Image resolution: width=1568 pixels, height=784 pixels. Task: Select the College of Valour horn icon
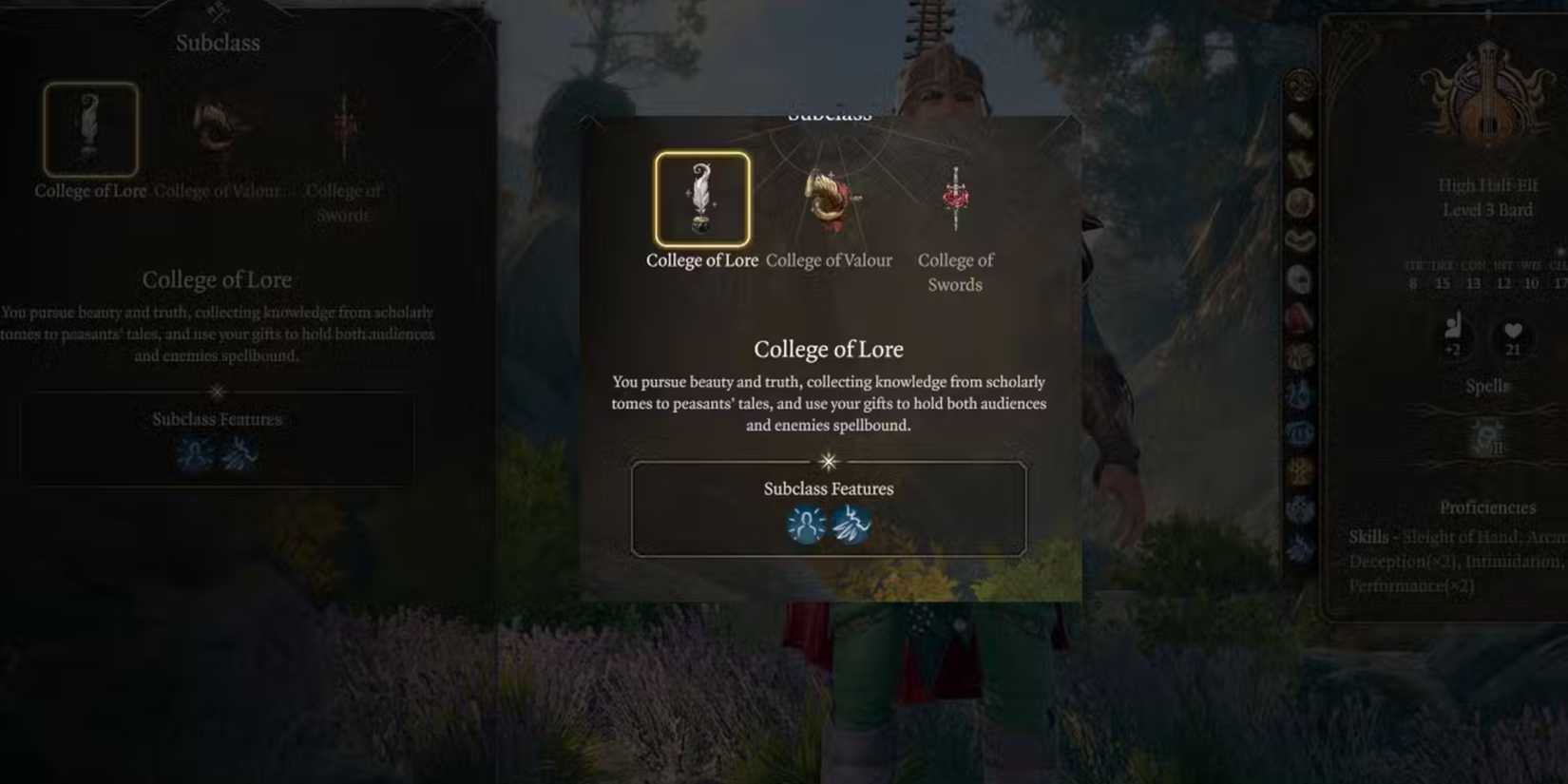click(x=829, y=197)
